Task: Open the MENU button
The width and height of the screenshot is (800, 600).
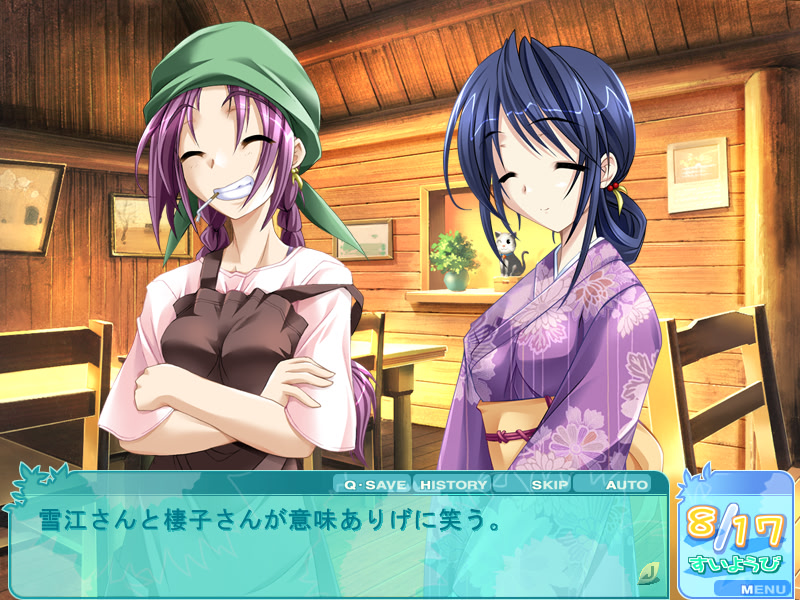Action: (763, 589)
